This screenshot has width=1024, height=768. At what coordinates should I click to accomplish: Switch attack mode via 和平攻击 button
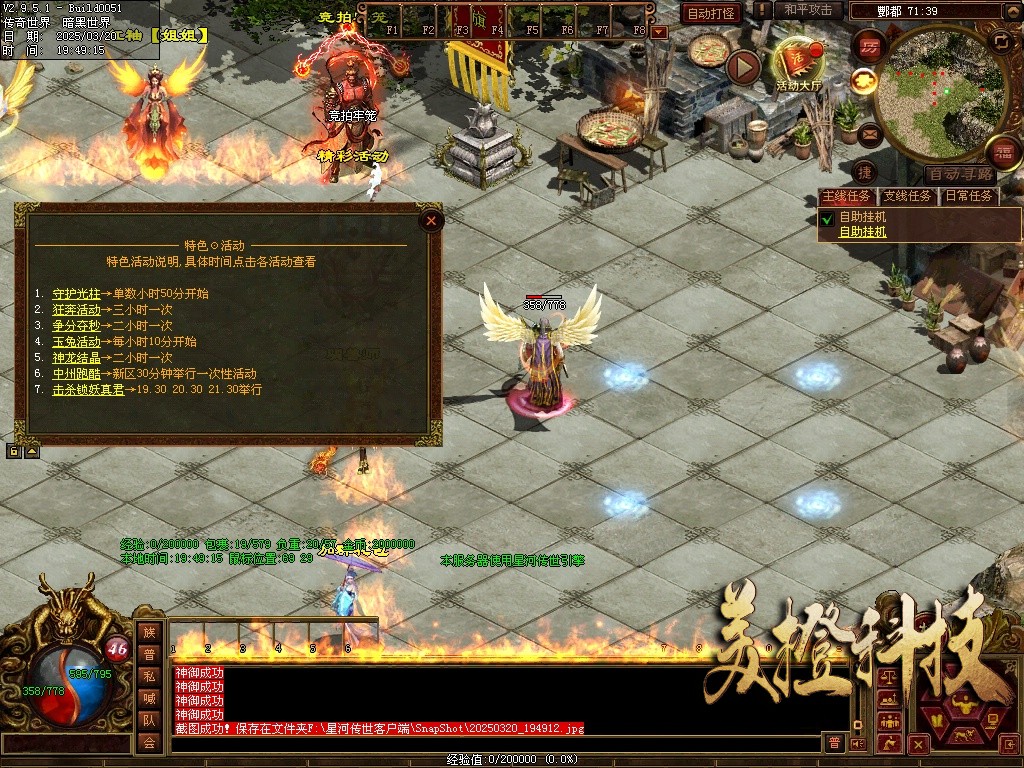808,10
